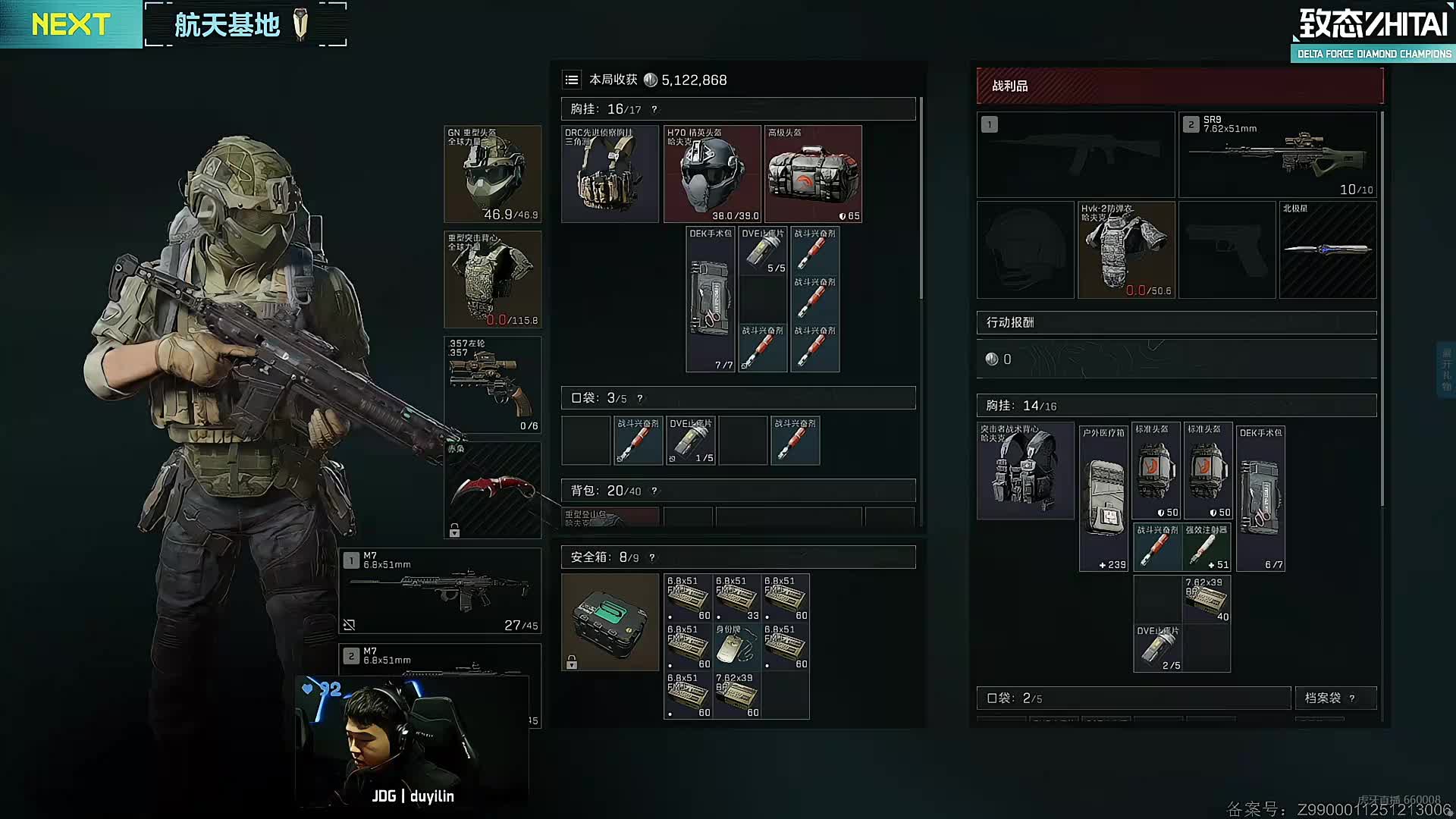Select the equipped heavy assault armor slot
Viewport: 1456px width, 819px height.
pyautogui.click(x=492, y=279)
